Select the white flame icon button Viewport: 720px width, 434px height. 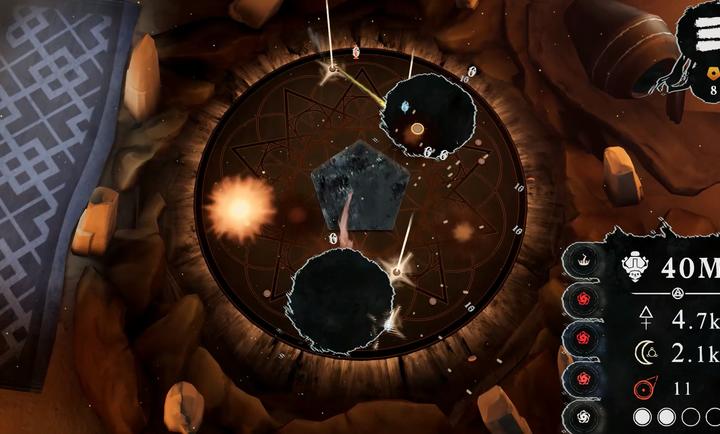pyautogui.click(x=581, y=261)
